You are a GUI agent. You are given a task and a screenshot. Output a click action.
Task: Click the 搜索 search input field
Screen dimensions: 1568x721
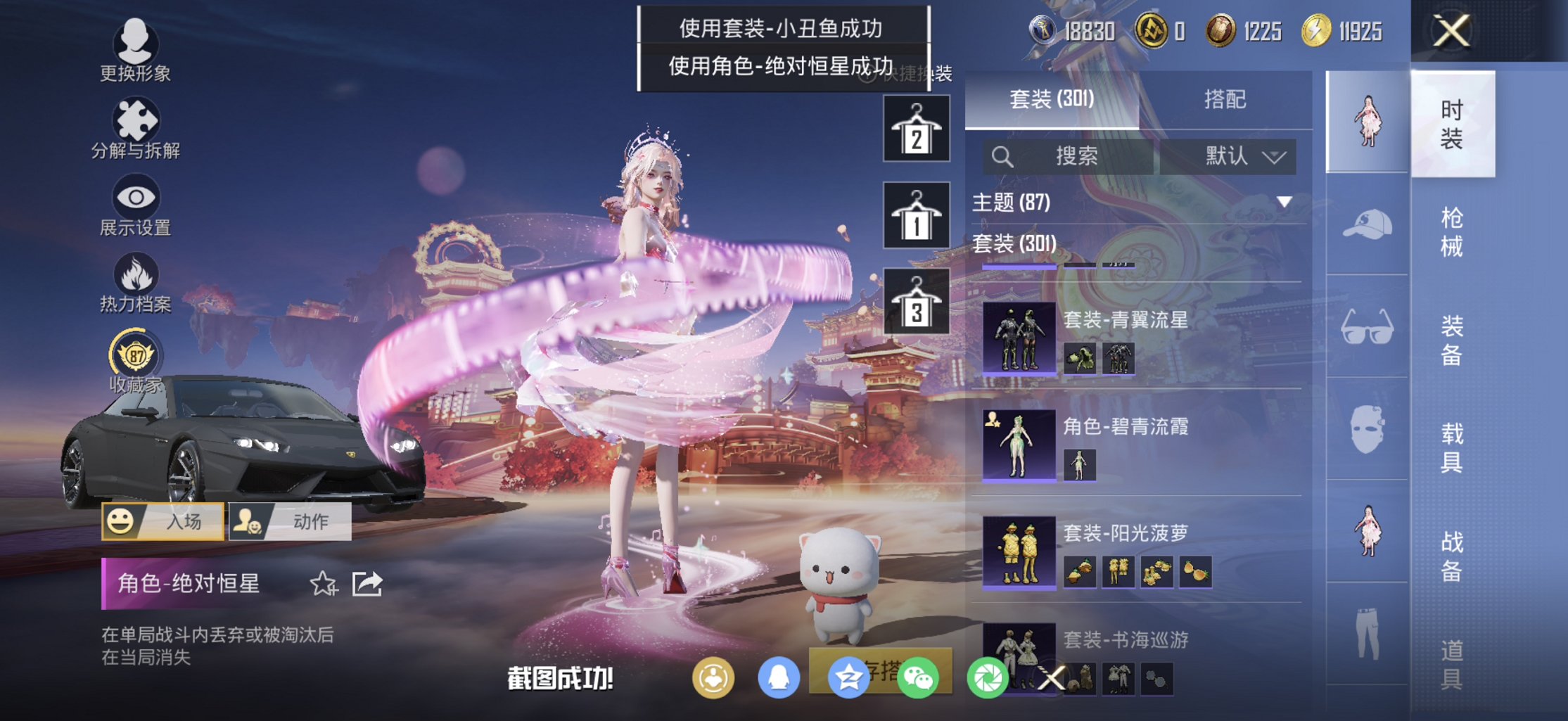tap(1076, 157)
